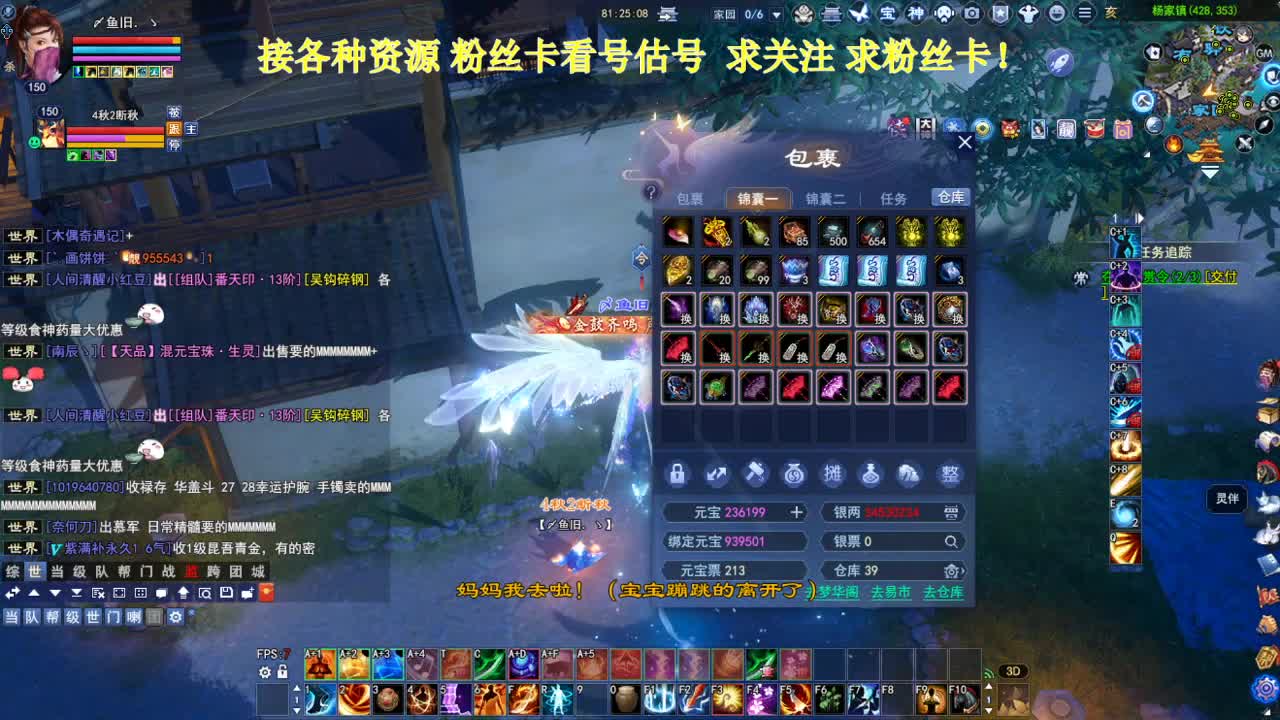Open the gear icon beside 仓库 39

(952, 569)
